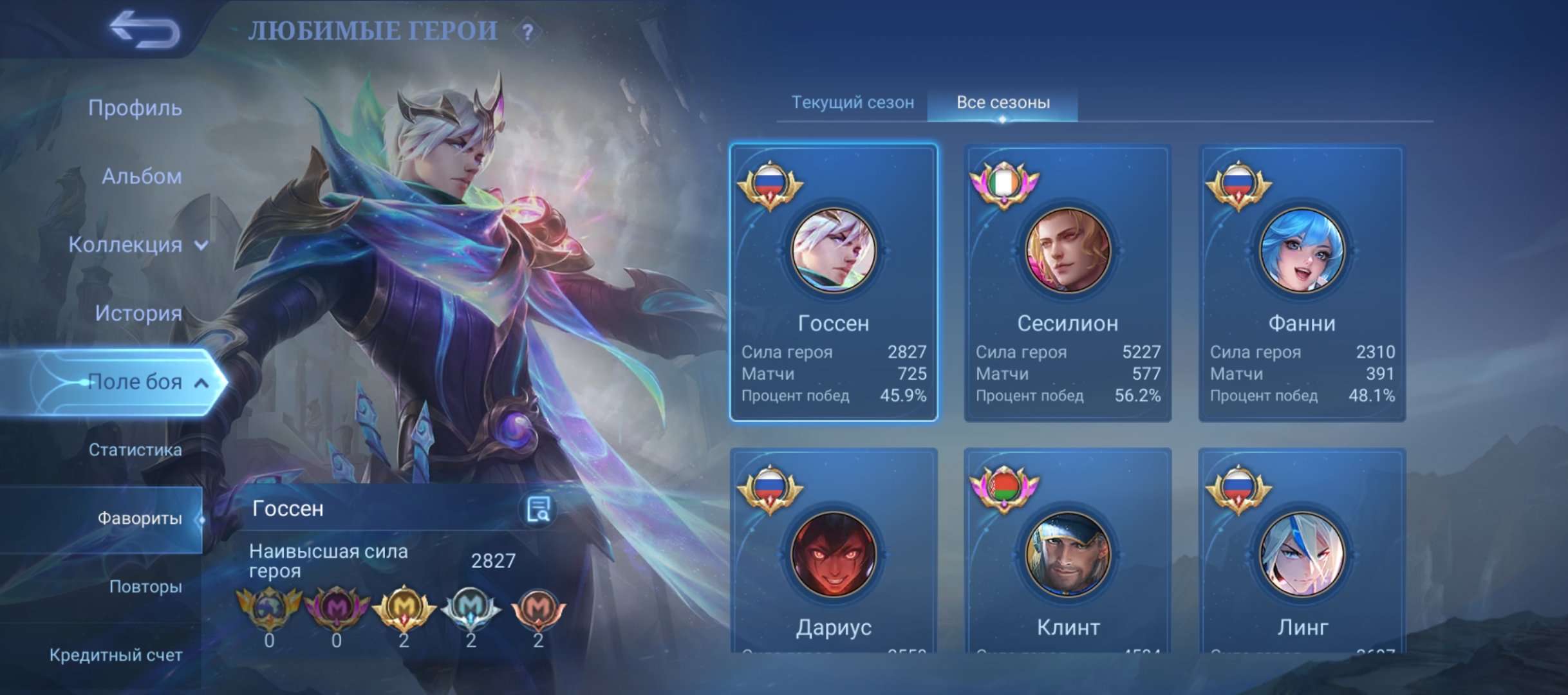The width and height of the screenshot is (1568, 695).
Task: Open the Кредитный счет page
Action: coord(115,656)
